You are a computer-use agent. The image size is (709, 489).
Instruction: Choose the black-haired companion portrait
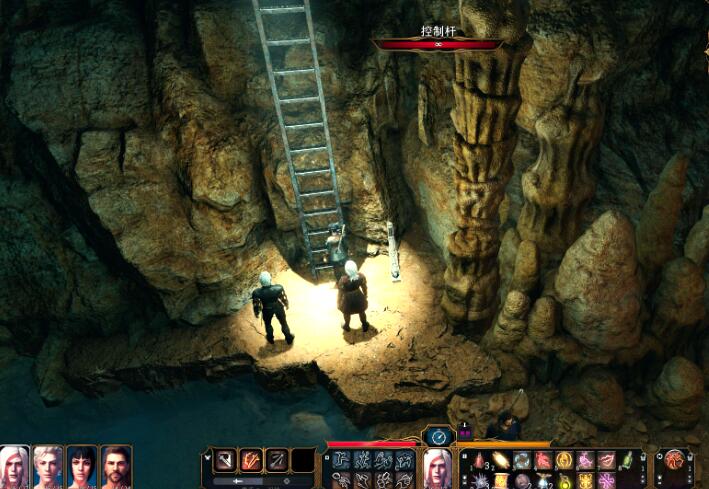click(x=82, y=465)
